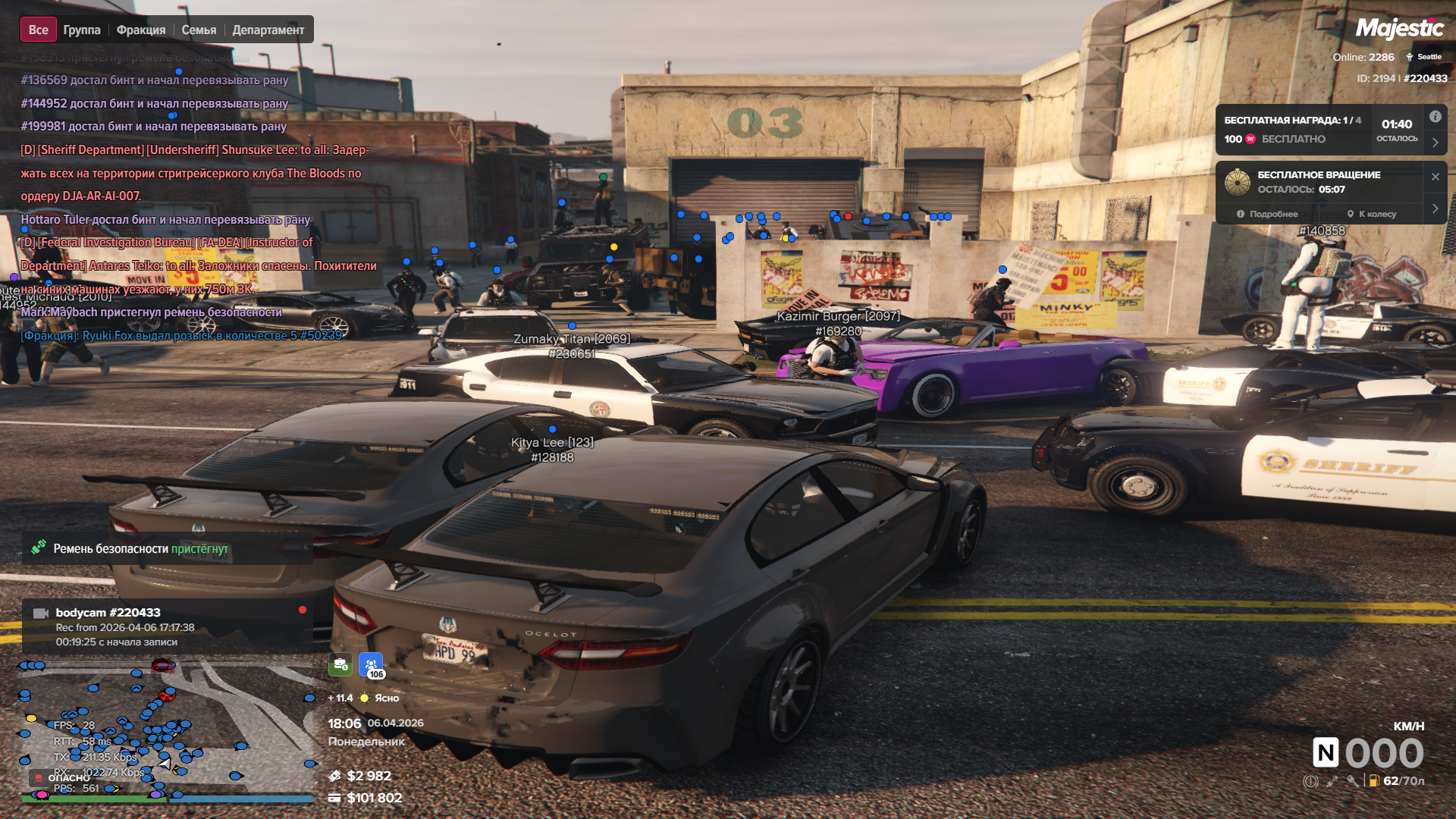Open Подробнее details for free spin

coord(1267,214)
